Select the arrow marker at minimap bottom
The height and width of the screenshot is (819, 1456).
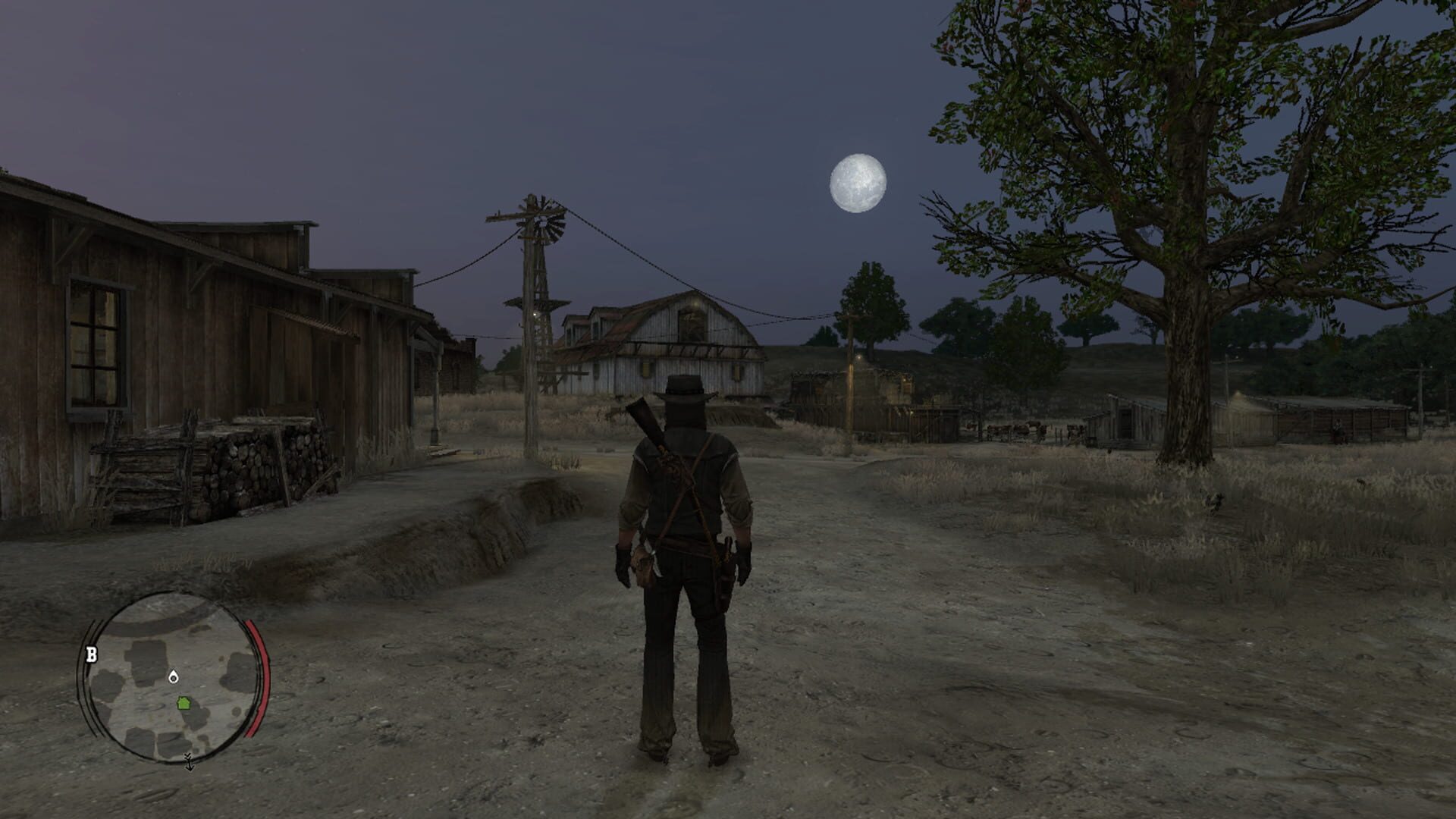pyautogui.click(x=190, y=761)
